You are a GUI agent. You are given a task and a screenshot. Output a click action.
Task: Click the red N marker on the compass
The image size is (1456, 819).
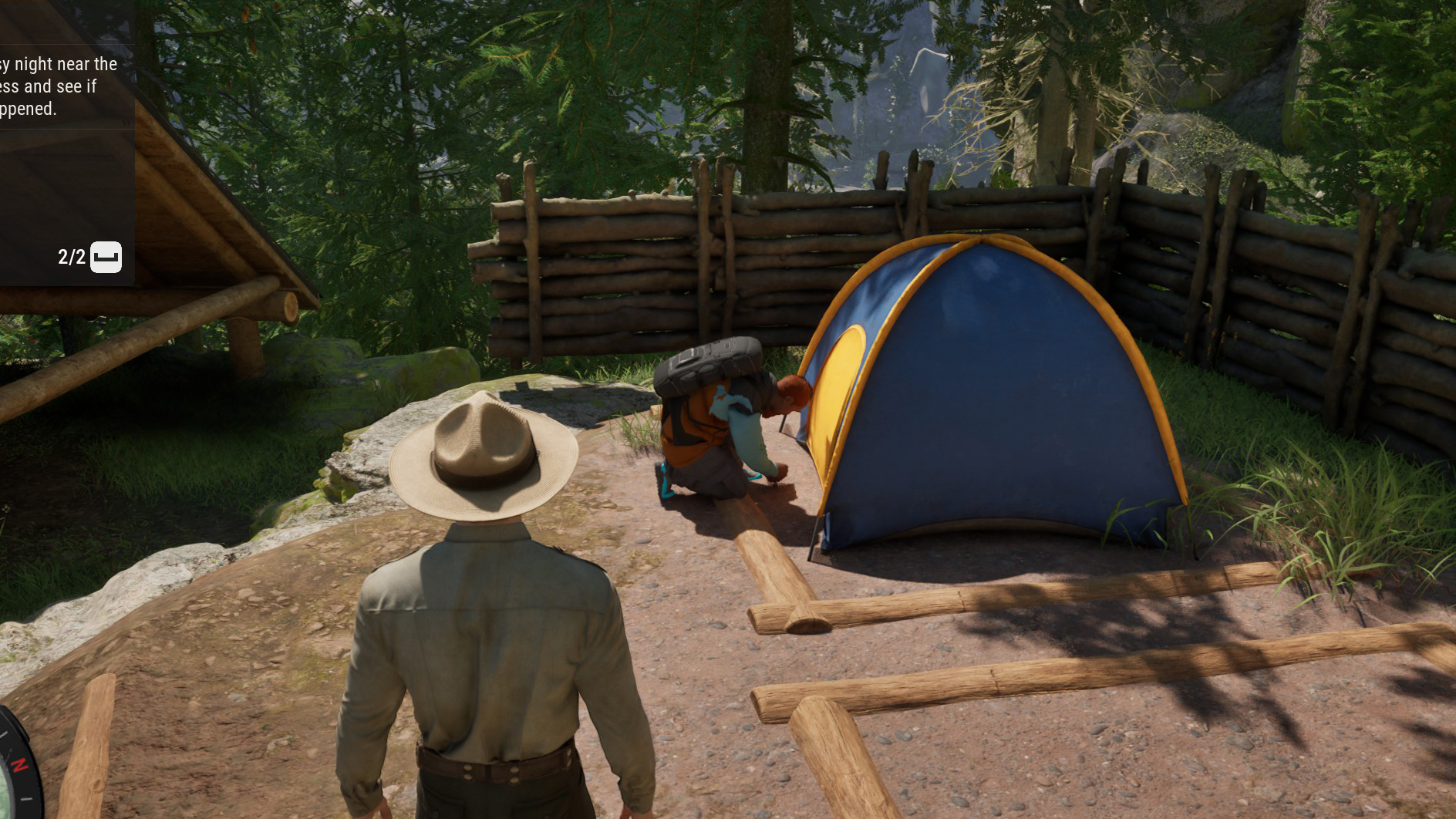pyautogui.click(x=20, y=764)
